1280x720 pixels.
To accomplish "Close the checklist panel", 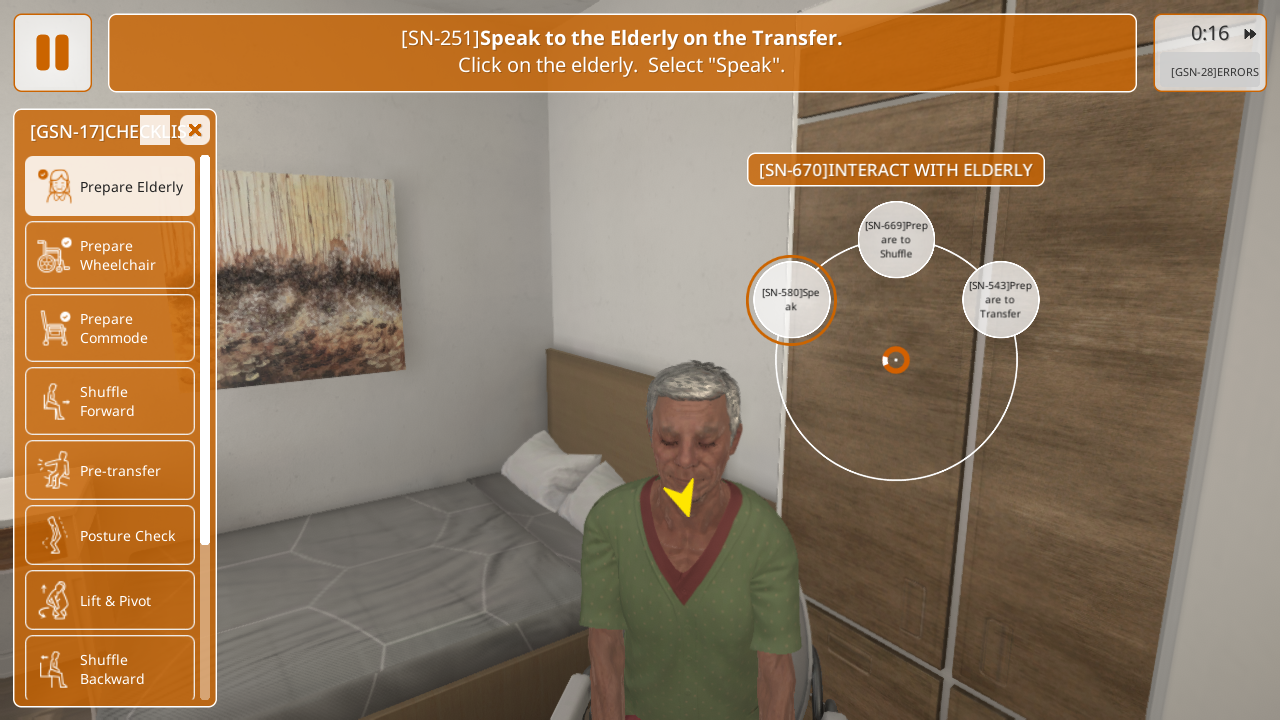I will [195, 130].
